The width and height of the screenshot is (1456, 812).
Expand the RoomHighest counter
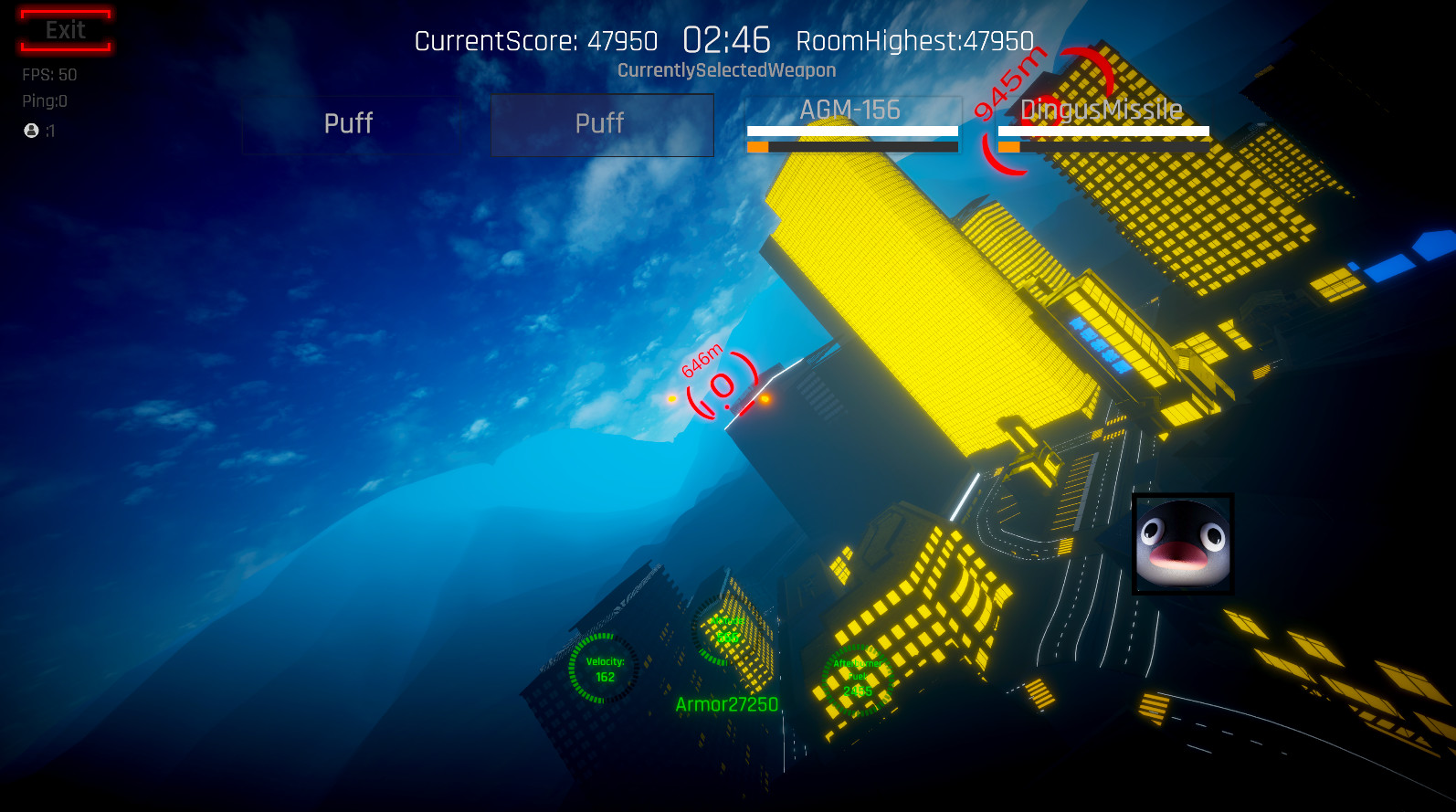[x=916, y=41]
